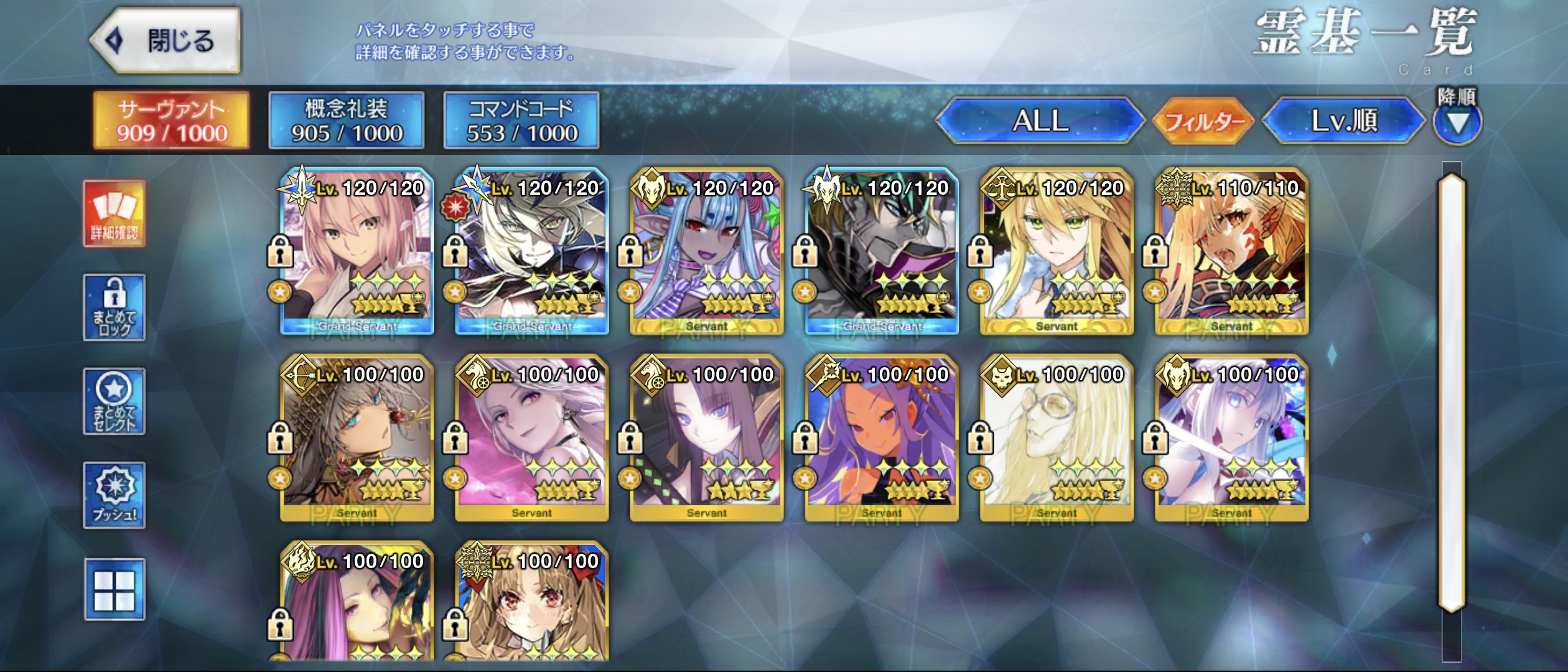Select the green-eyed blonde Lv.120 servant card
The image size is (1568, 672).
coord(1057,251)
